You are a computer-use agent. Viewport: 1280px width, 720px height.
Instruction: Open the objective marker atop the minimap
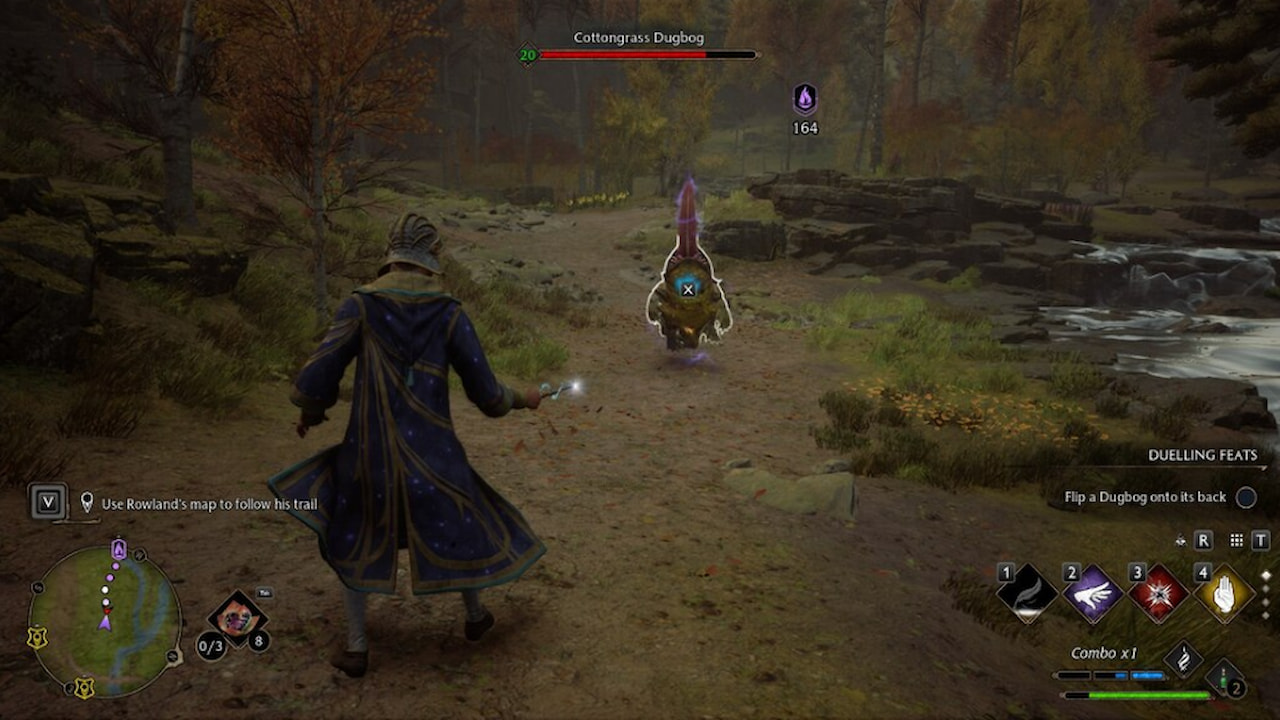(119, 548)
